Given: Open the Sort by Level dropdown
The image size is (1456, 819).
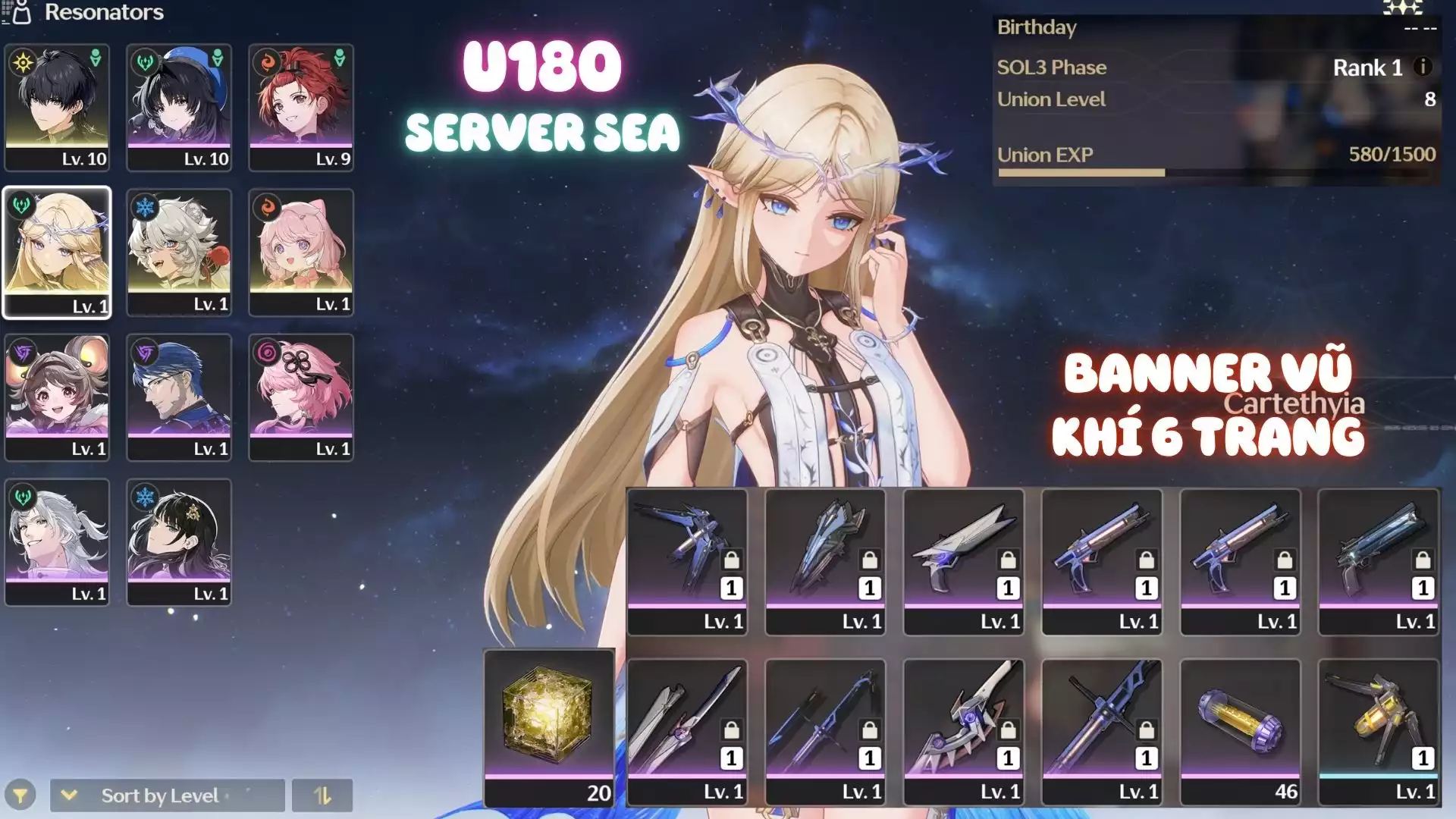Looking at the screenshot, I should [x=167, y=795].
